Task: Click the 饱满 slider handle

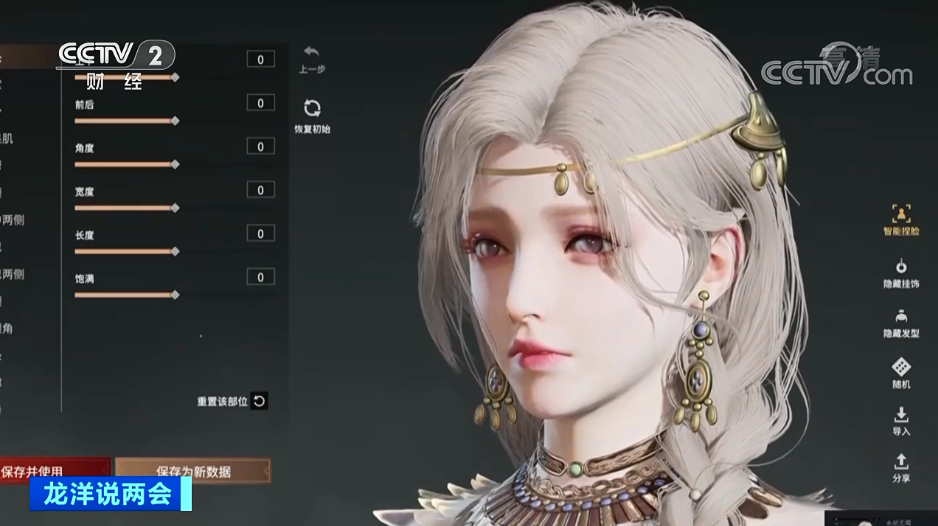Action: click(x=175, y=295)
